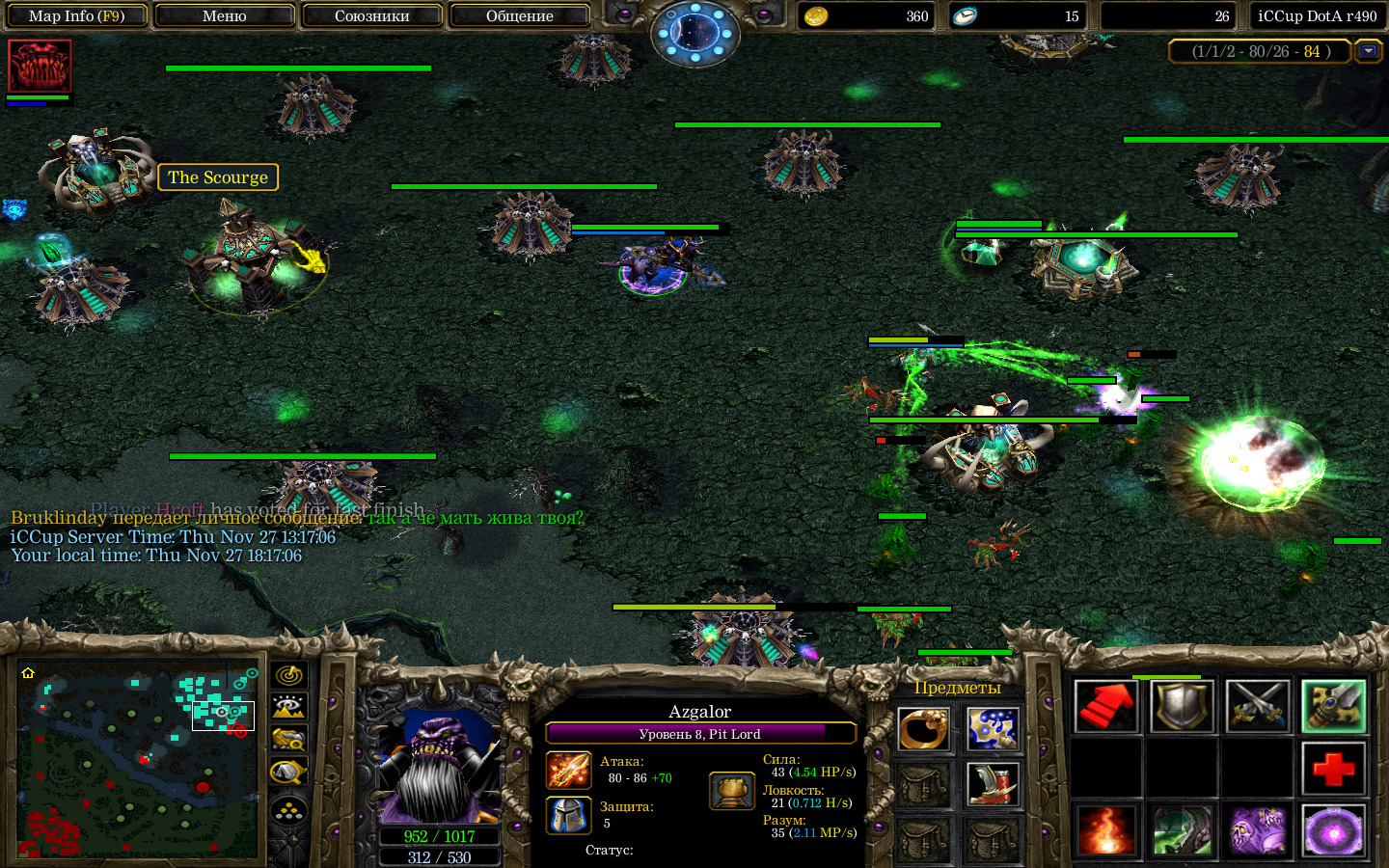Use the golden ring inventory item
This screenshot has height=868, width=1389.
tap(923, 729)
